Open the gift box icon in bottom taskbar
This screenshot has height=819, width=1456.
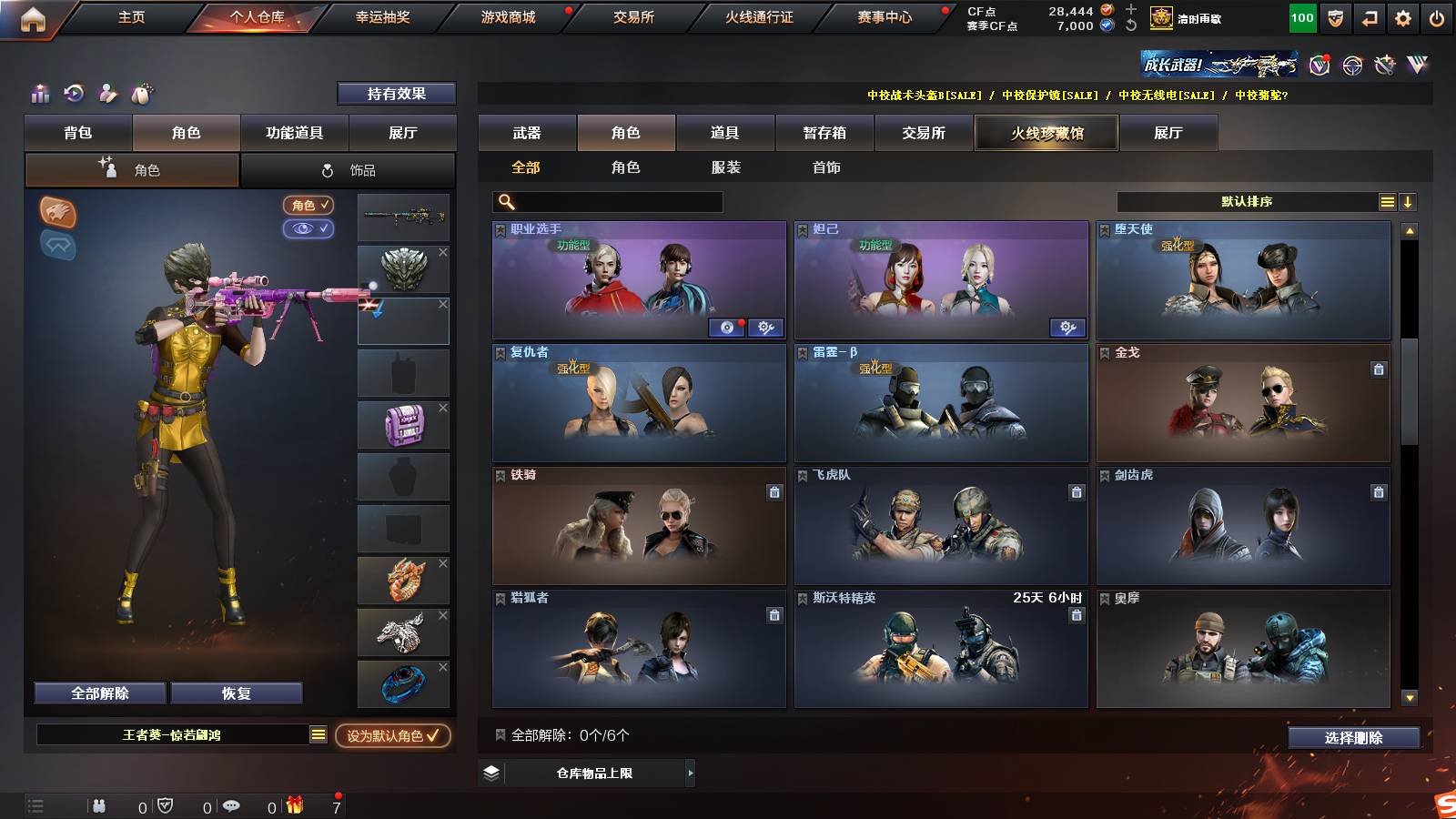[x=293, y=804]
